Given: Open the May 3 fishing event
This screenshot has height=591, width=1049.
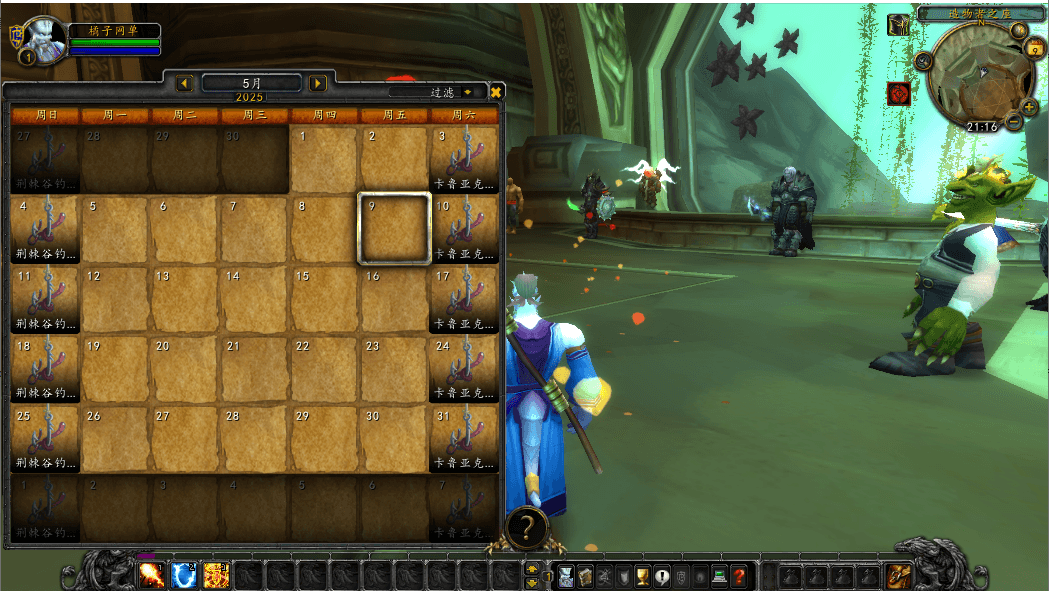Looking at the screenshot, I should [464, 159].
